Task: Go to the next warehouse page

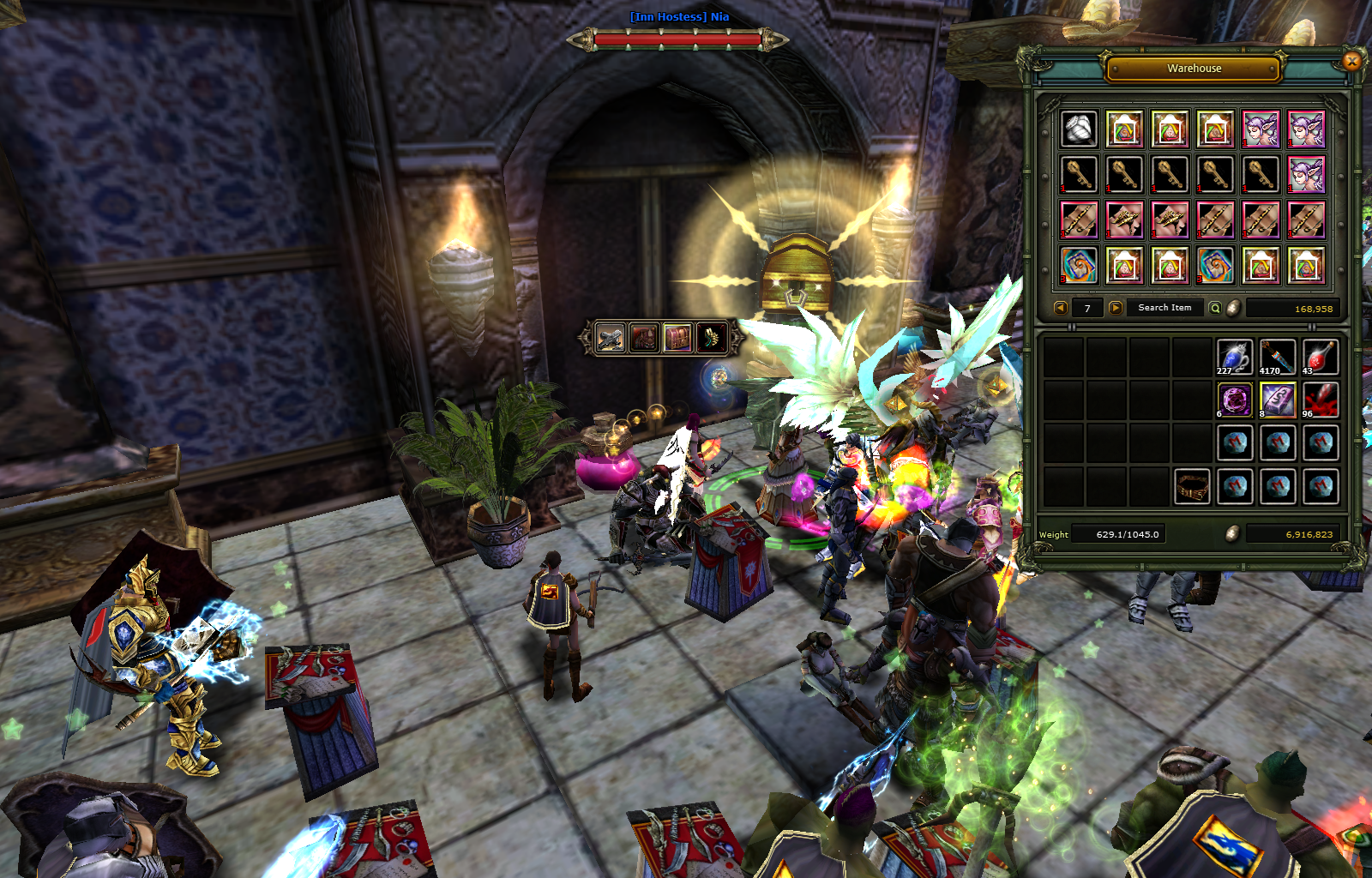Action: tap(1116, 308)
